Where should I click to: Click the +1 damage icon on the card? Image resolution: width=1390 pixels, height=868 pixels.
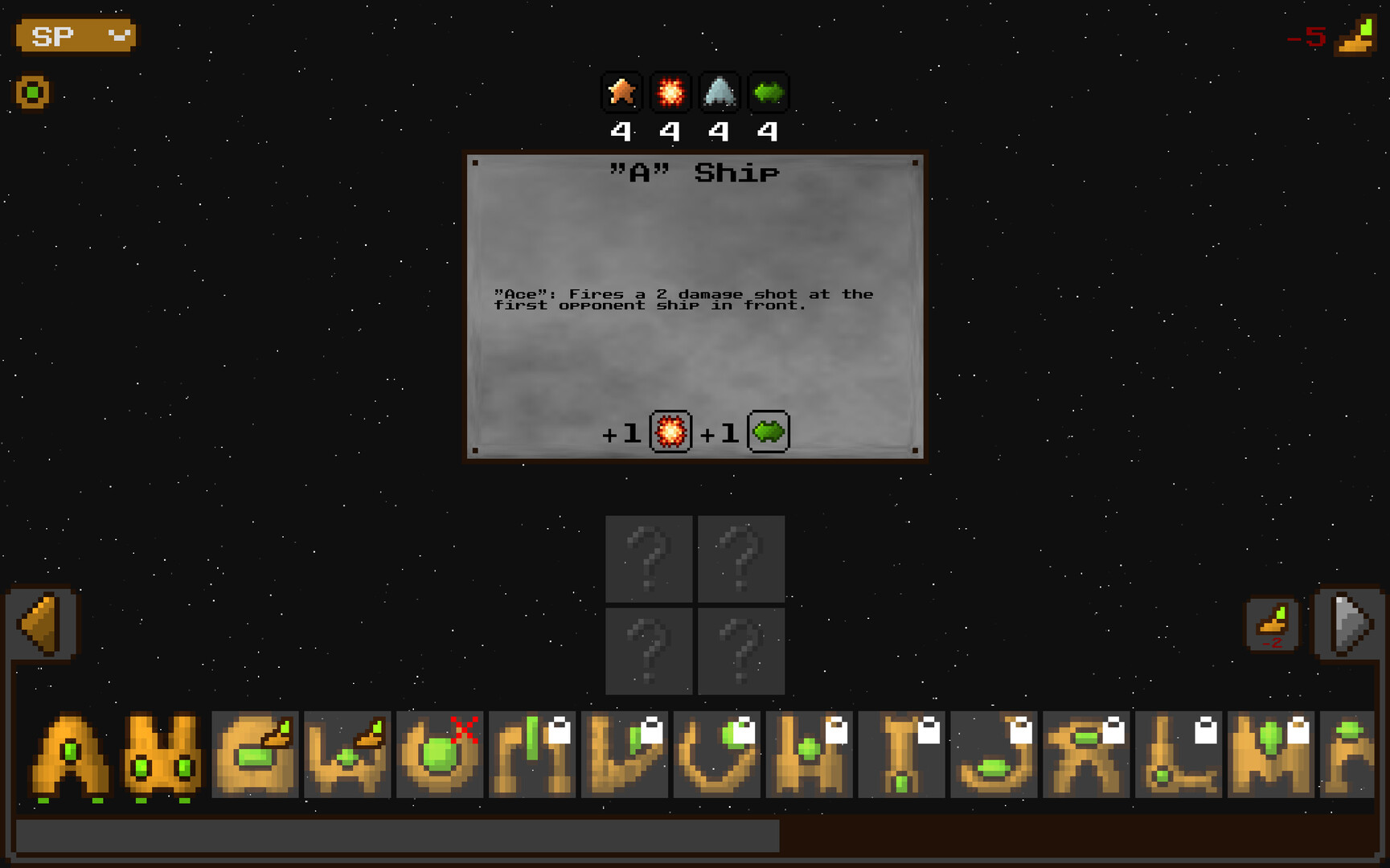(x=670, y=432)
